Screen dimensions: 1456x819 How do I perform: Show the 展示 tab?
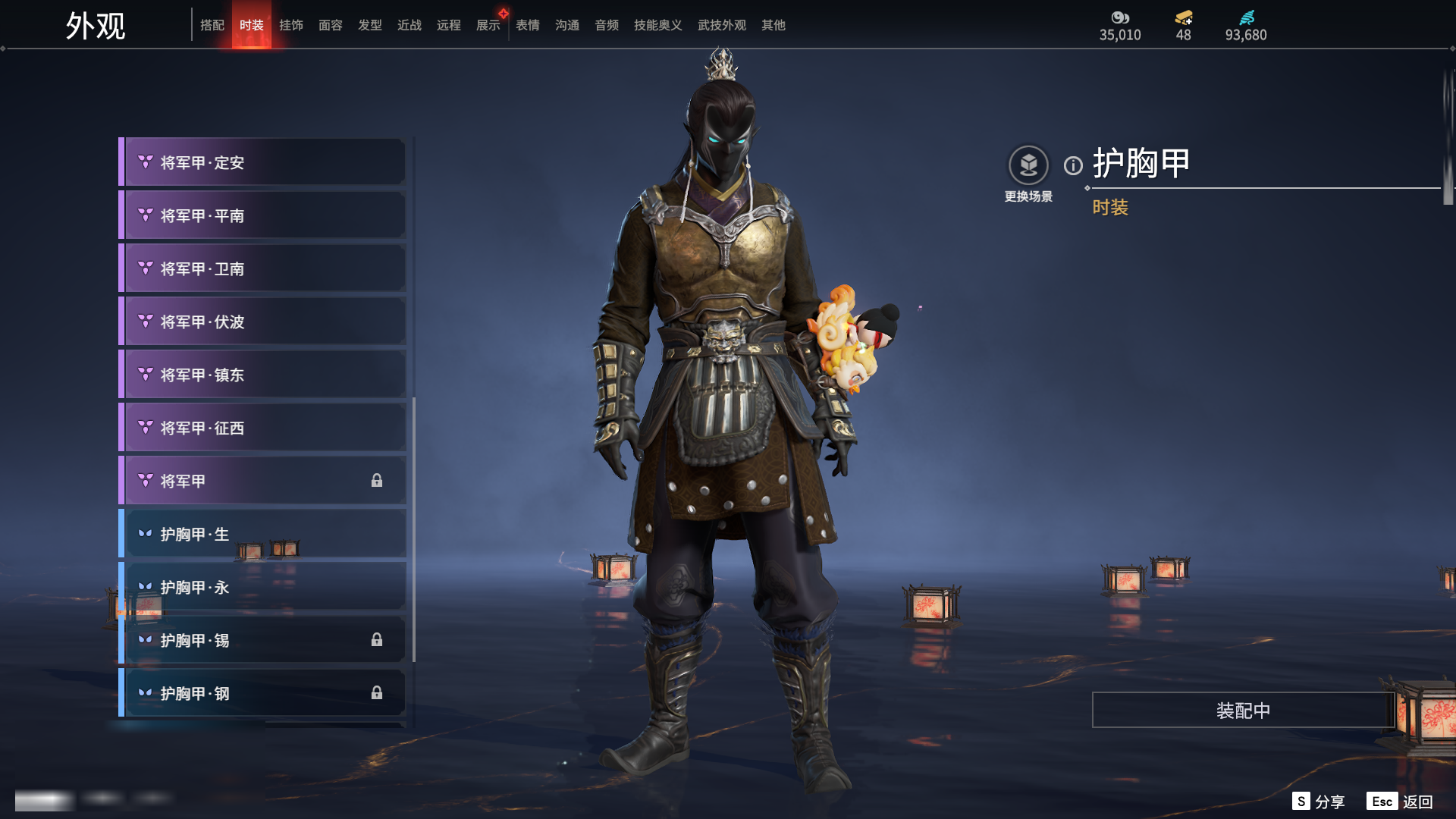[488, 25]
